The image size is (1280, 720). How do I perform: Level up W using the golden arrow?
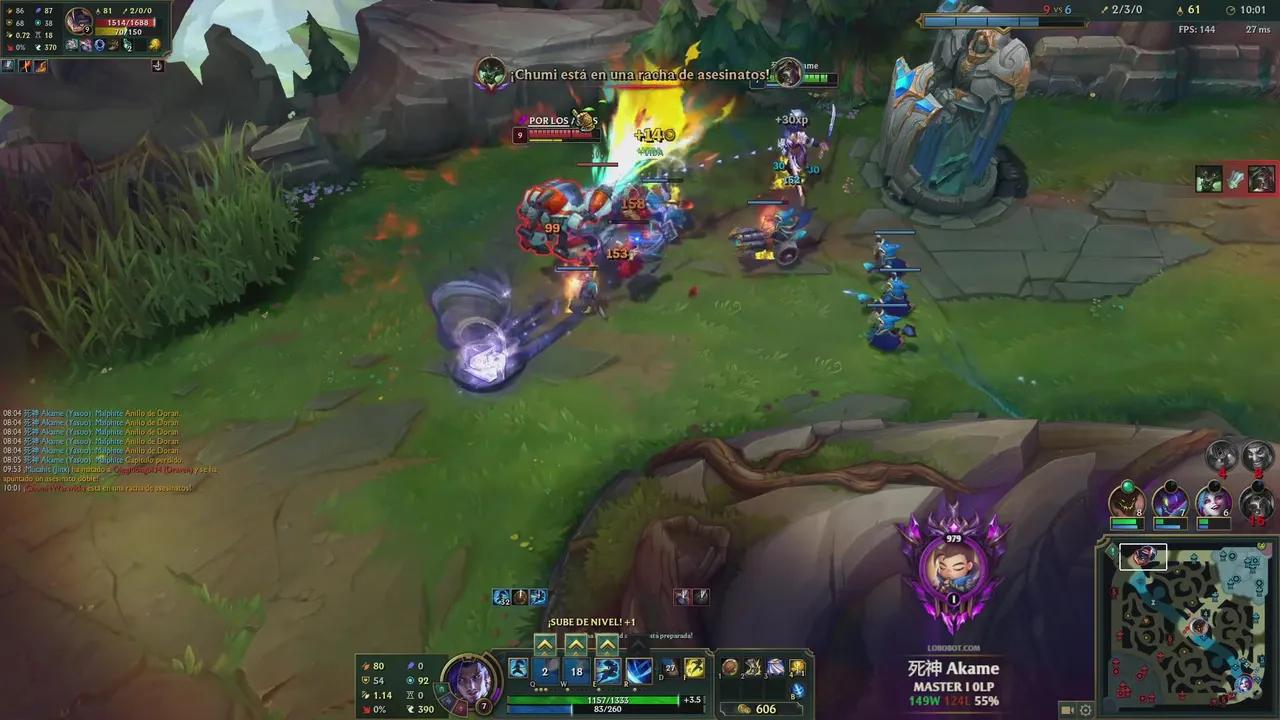tap(576, 644)
